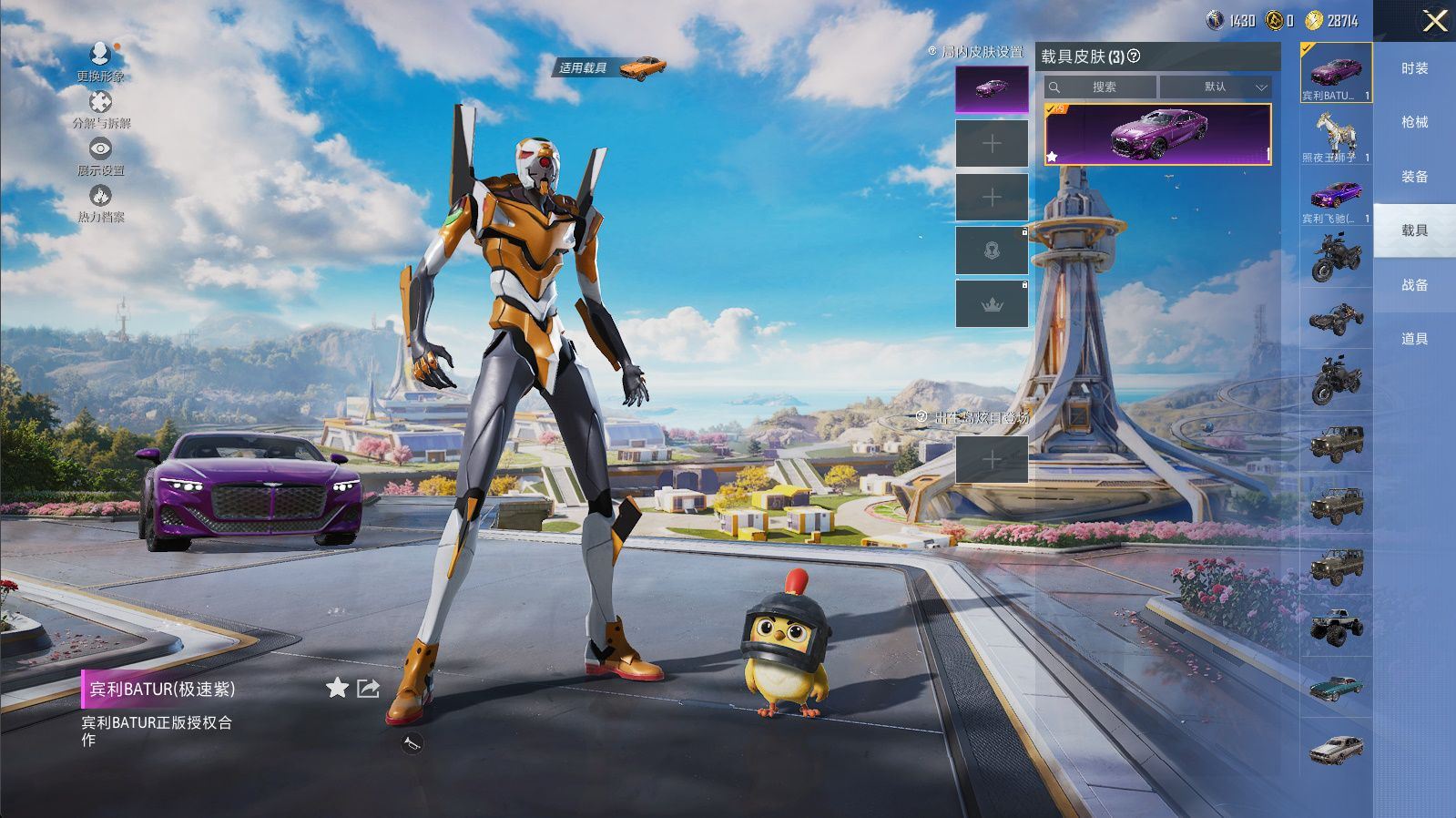Open the 默认 sort dropdown
Screen dimensions: 1456x818
coord(1216,87)
